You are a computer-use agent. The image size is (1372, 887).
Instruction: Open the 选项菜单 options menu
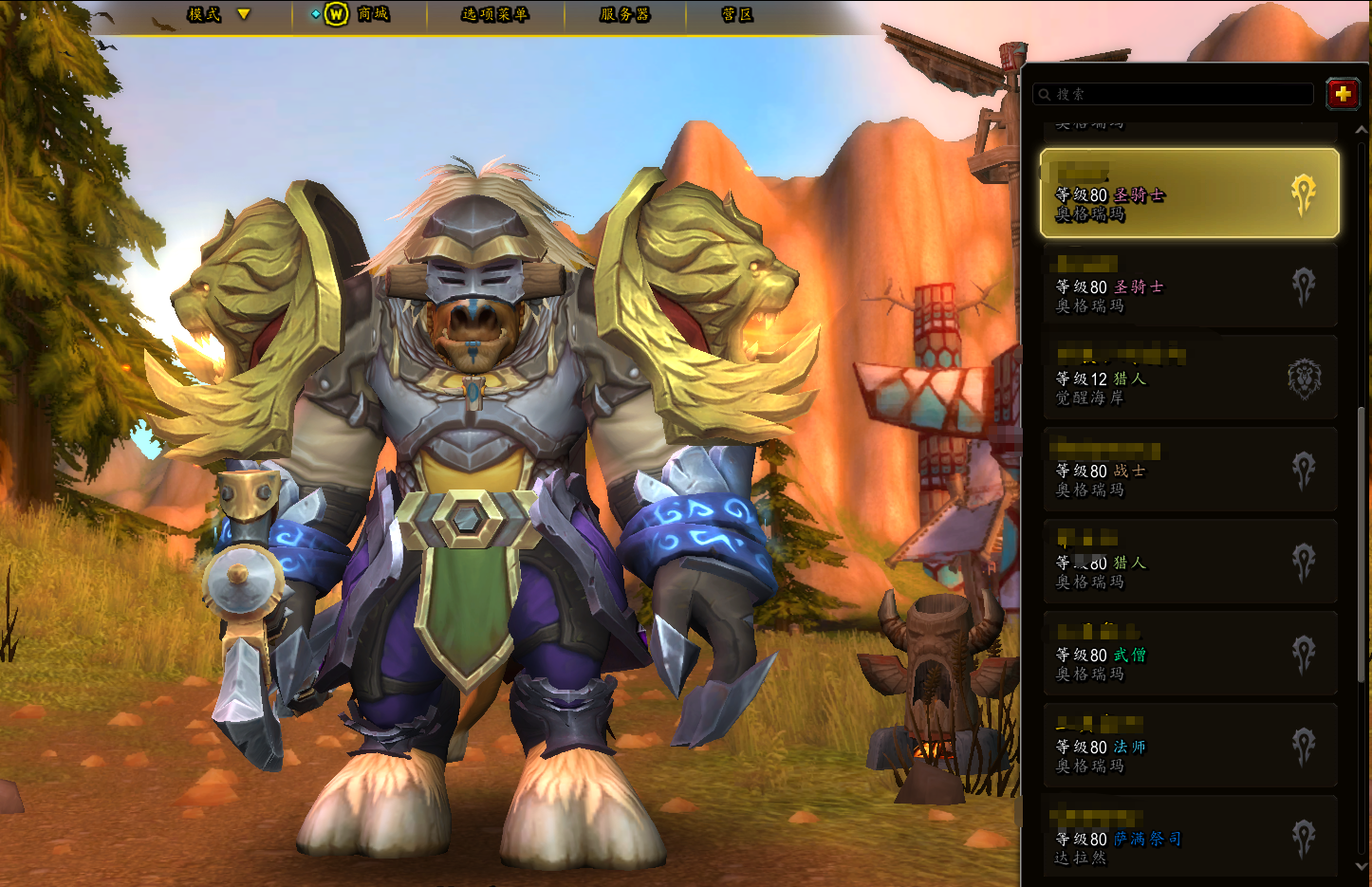494,14
